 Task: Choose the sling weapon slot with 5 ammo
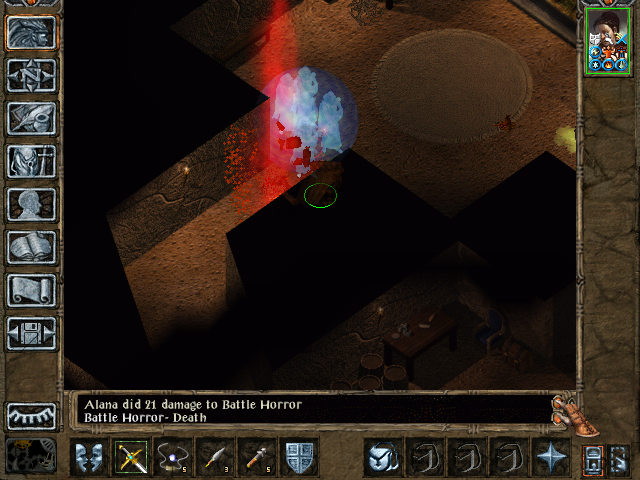pyautogui.click(x=173, y=457)
